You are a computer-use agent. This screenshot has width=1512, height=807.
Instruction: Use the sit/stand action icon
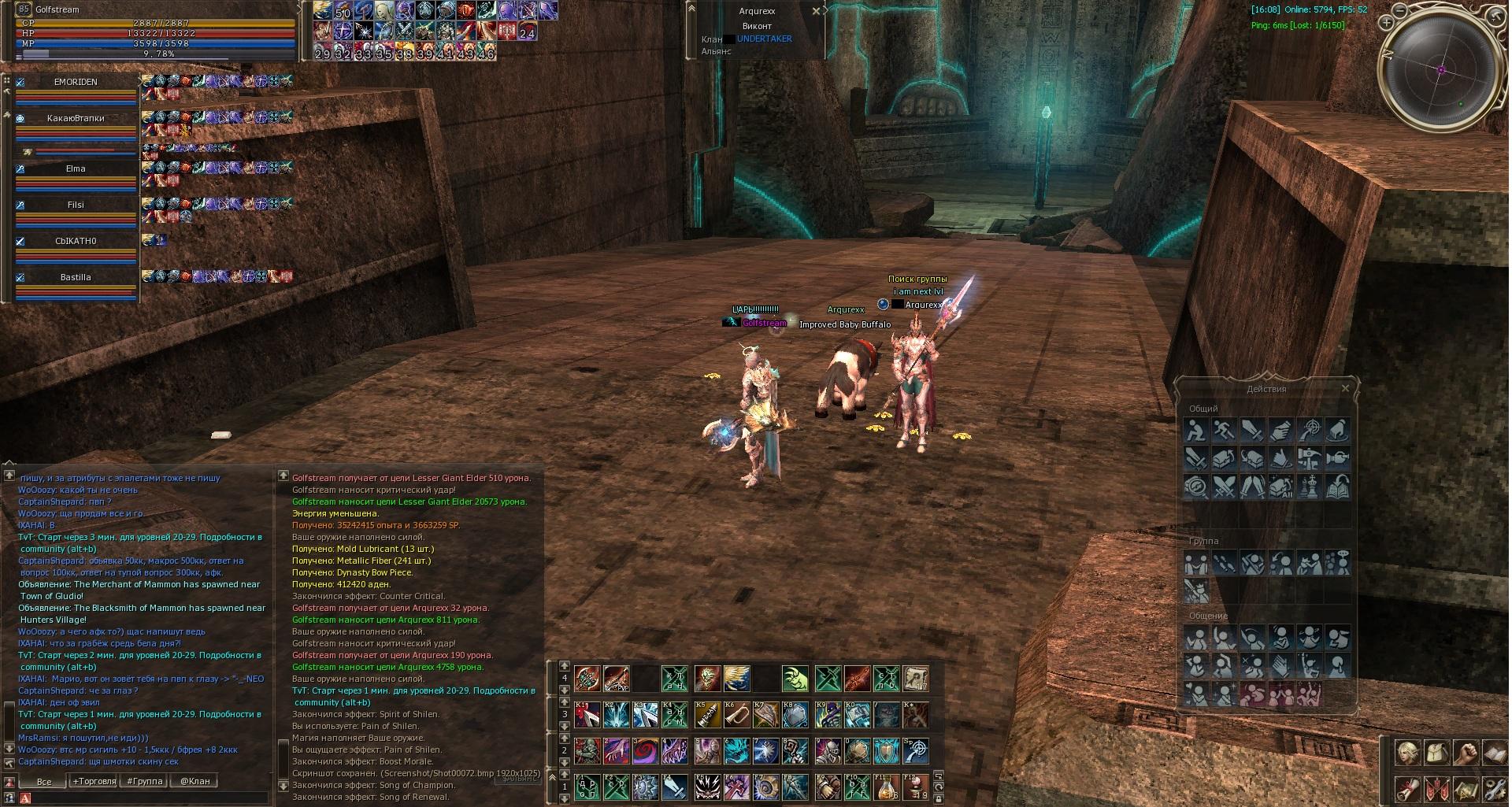point(1196,430)
